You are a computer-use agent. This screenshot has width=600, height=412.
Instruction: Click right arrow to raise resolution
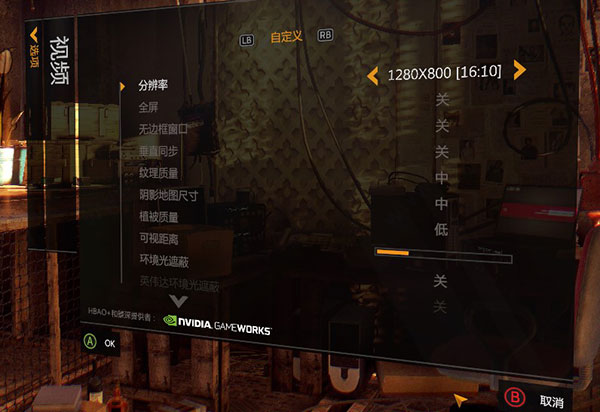click(x=519, y=70)
